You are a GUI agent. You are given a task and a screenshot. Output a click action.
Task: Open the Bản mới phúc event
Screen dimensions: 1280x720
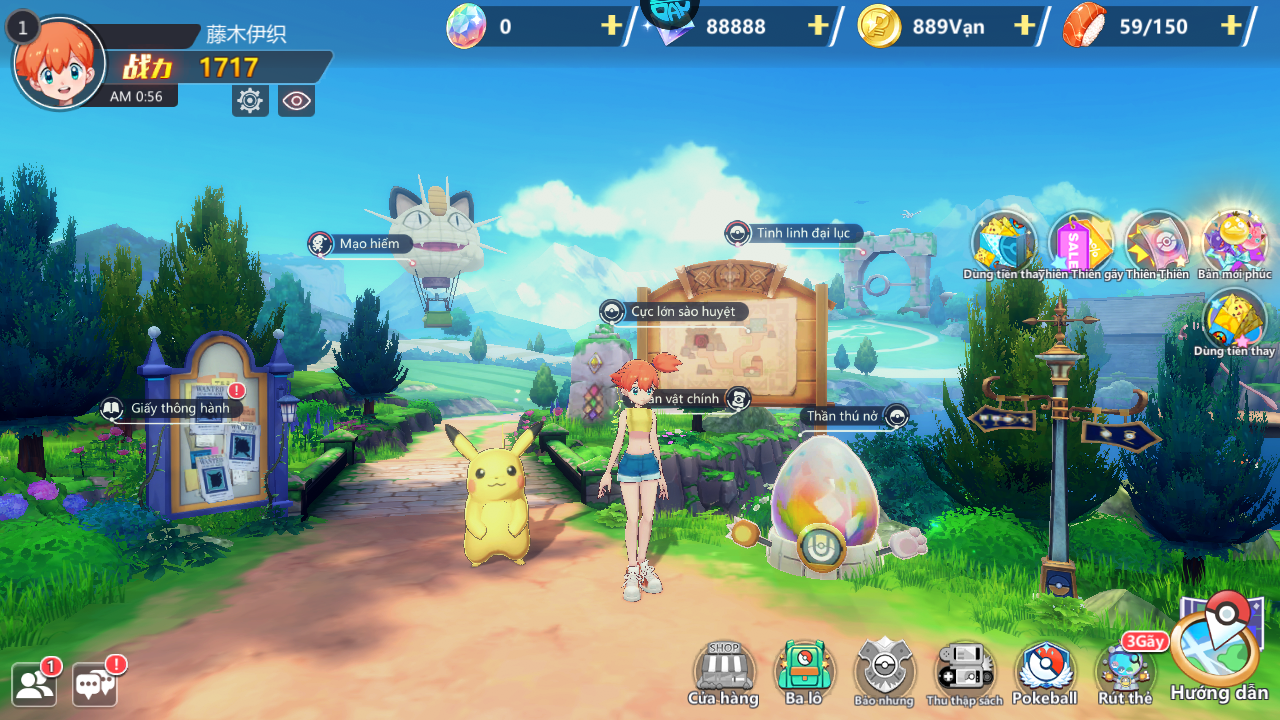[x=1235, y=244]
